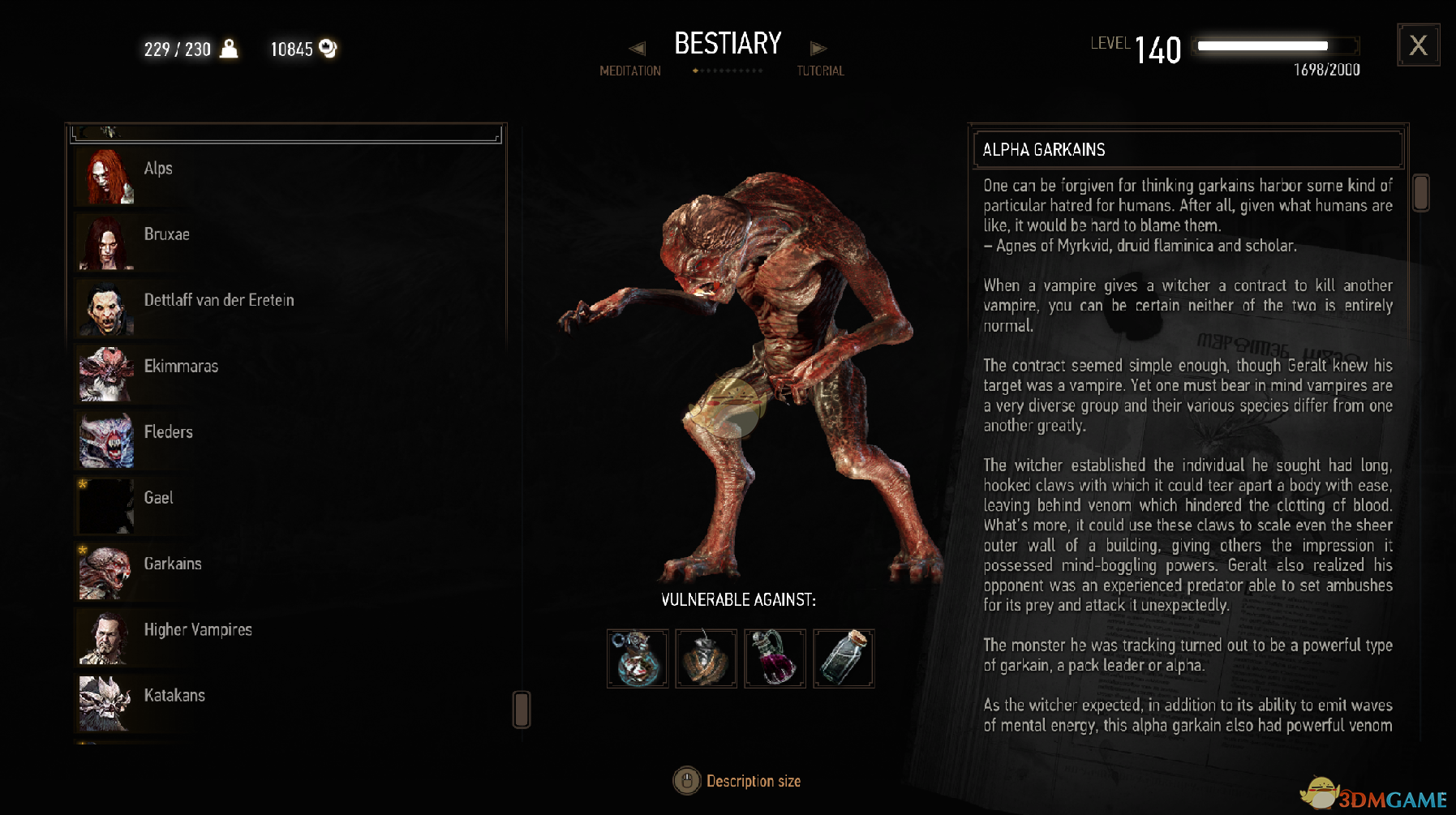Click the left arrow toward Meditation
The width and height of the screenshot is (1456, 815).
click(x=638, y=49)
